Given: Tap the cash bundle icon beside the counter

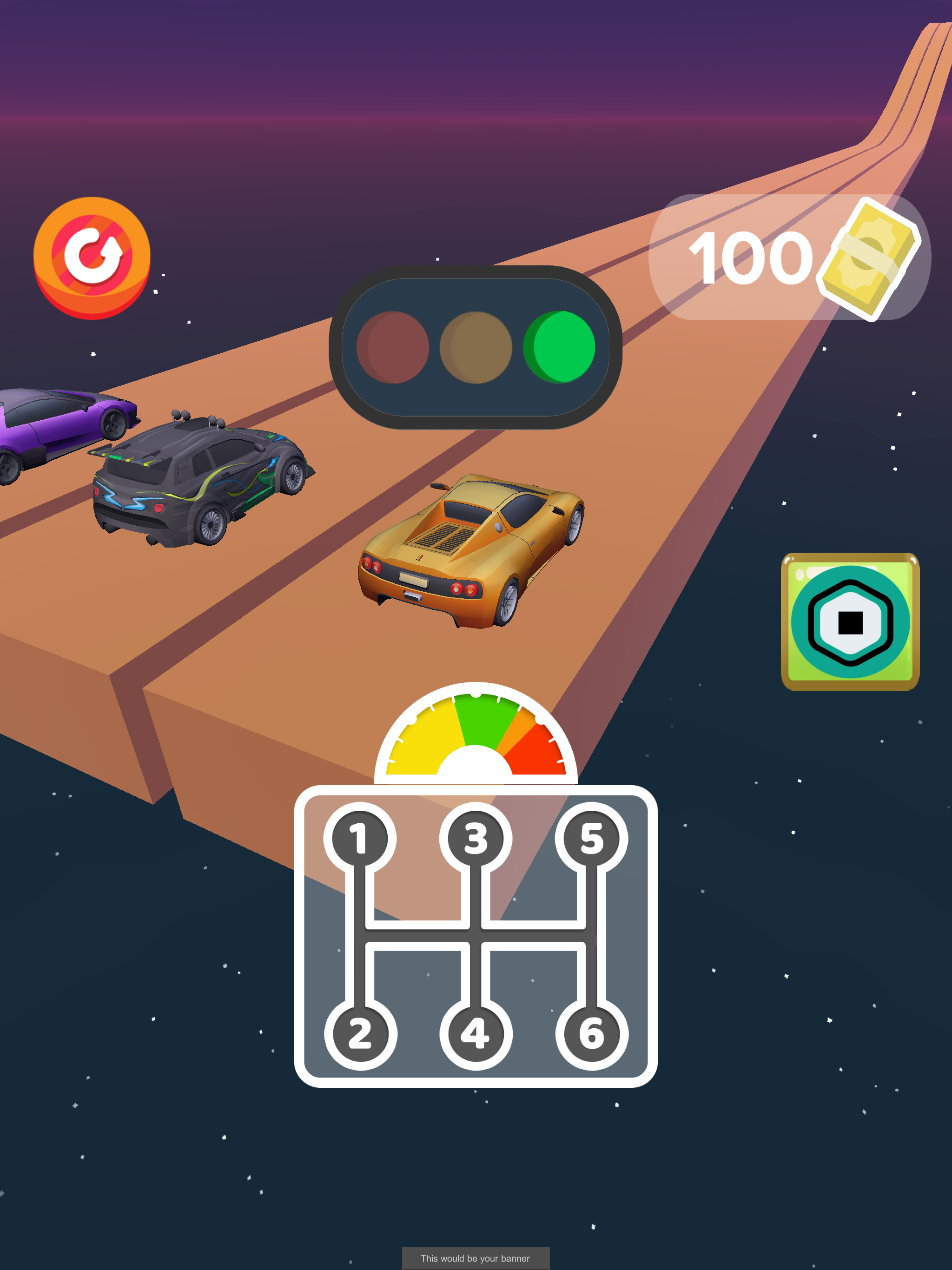Looking at the screenshot, I should [x=866, y=258].
